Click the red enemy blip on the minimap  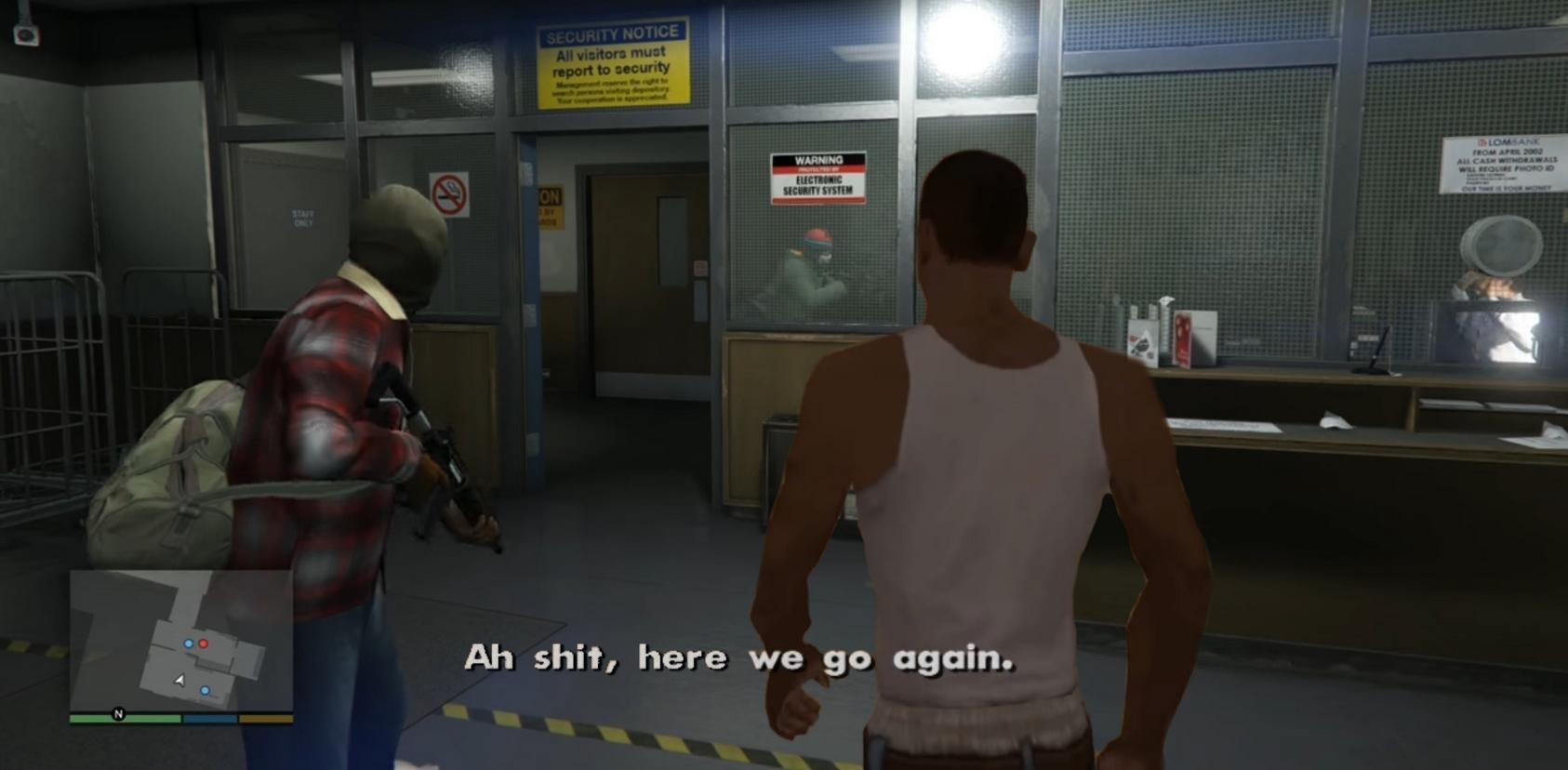pos(204,644)
